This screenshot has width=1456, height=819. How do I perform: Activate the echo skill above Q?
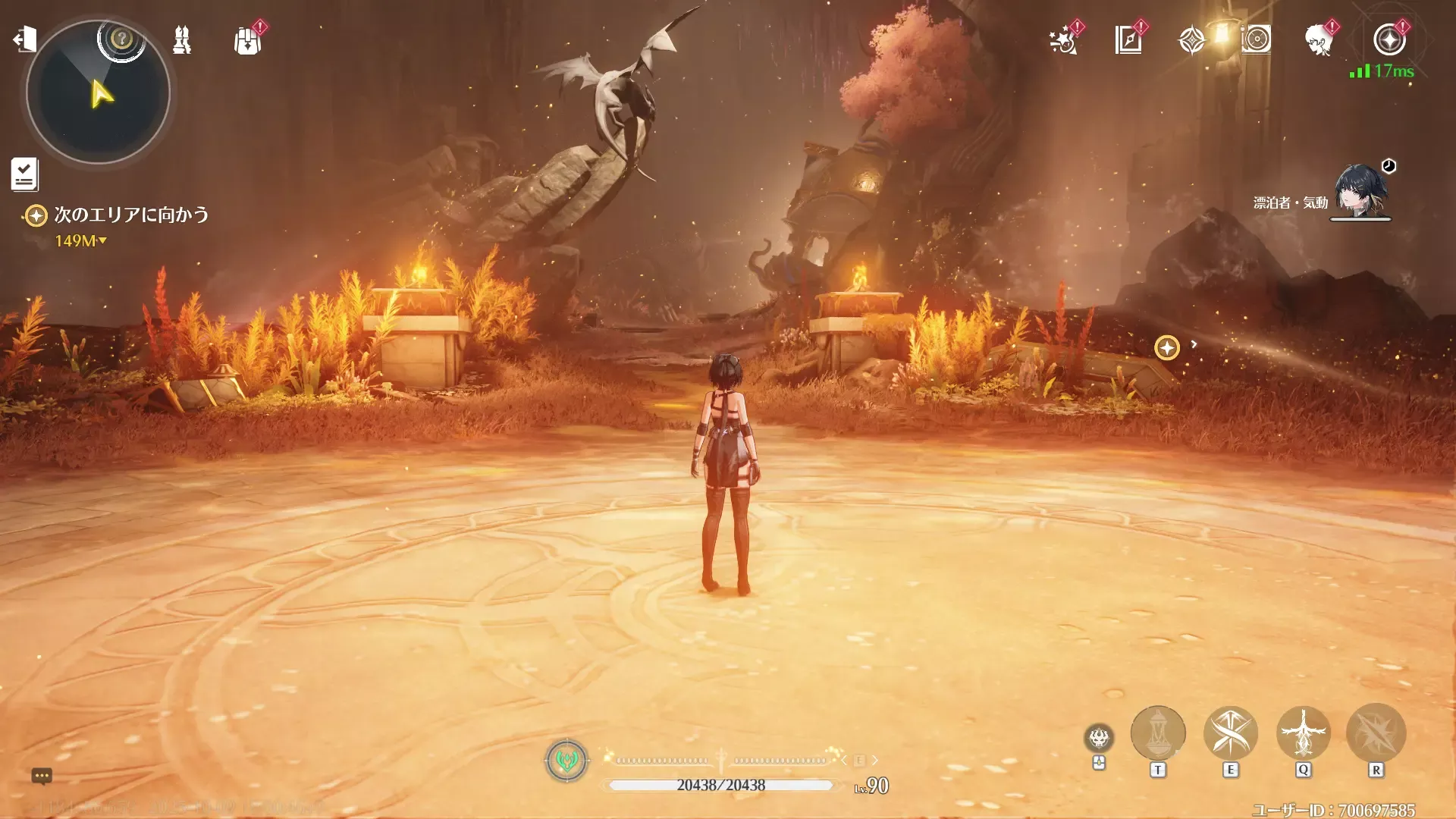1303,733
